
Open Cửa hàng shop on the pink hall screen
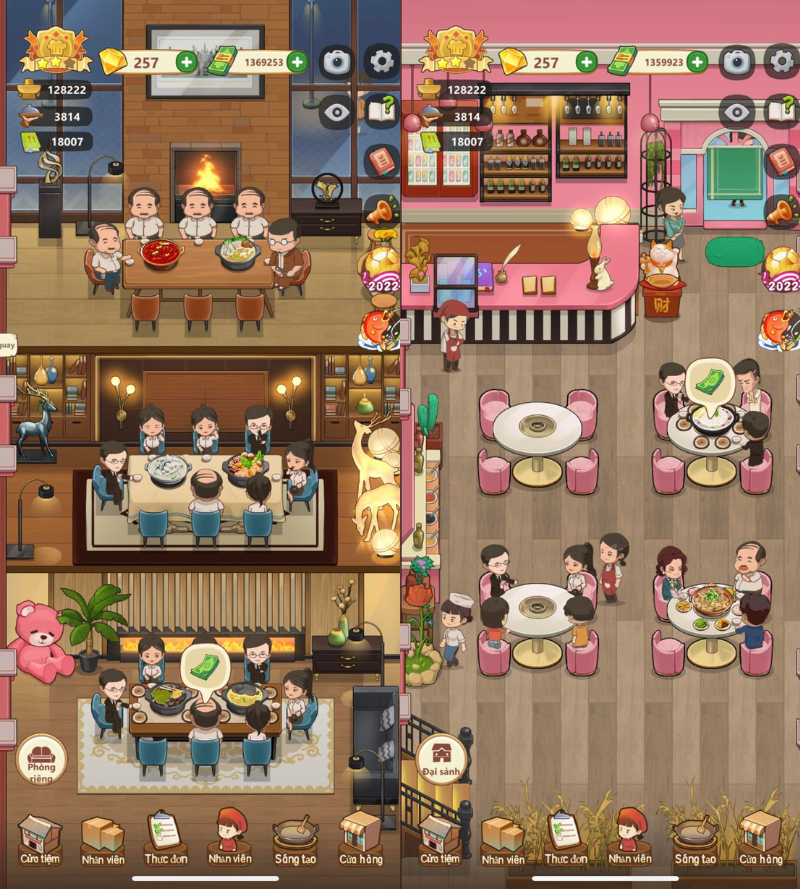760,839
